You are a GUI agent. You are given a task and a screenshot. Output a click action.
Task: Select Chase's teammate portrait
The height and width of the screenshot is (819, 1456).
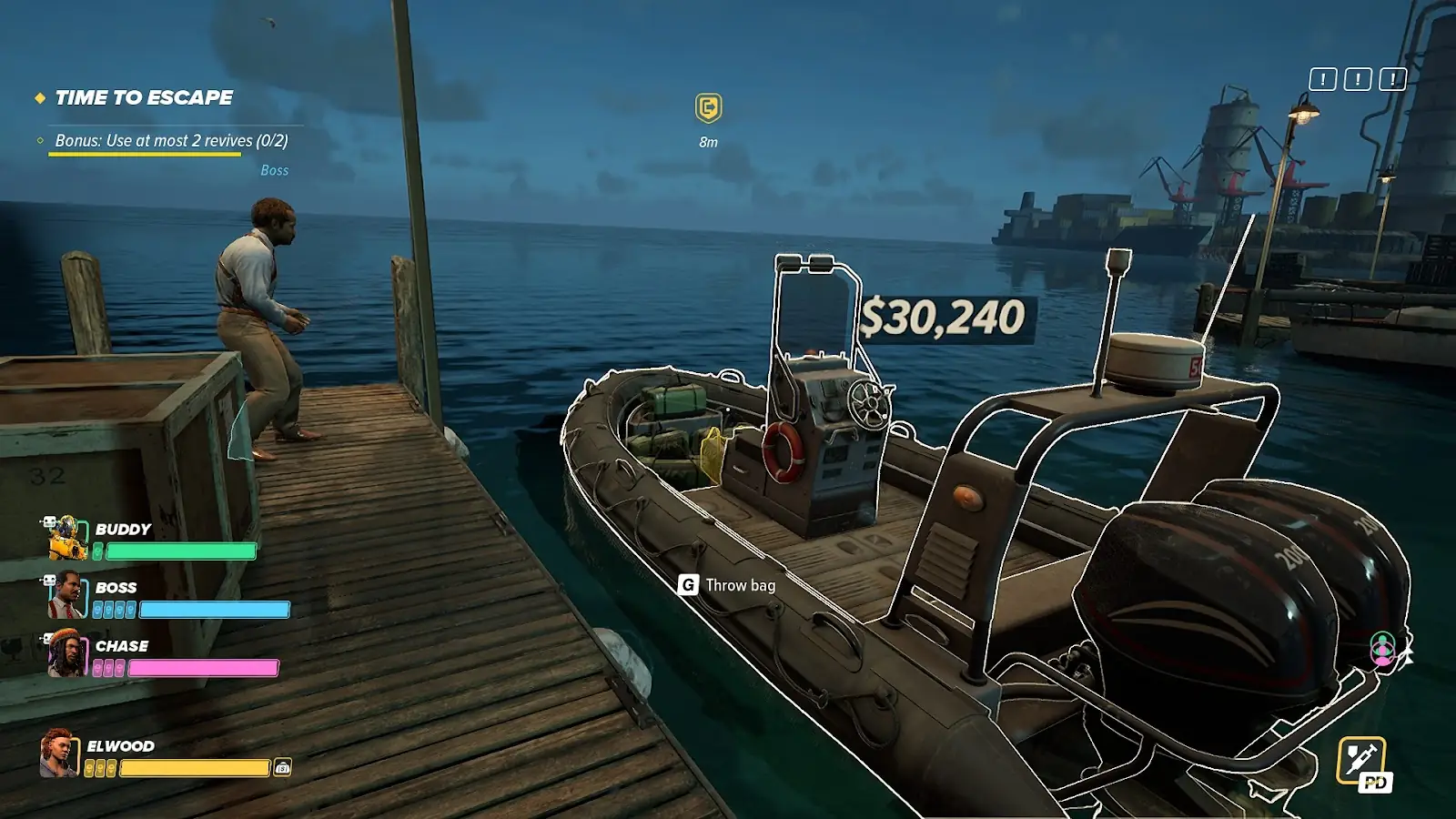pyautogui.click(x=66, y=654)
